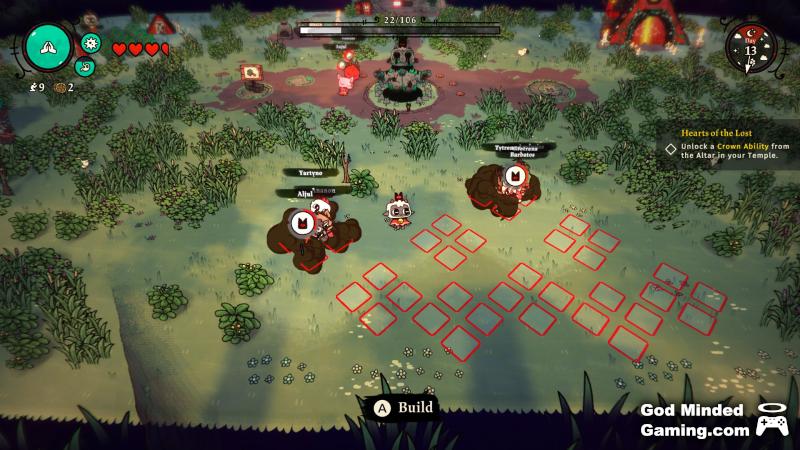This screenshot has height=450, width=800.
Task: Click the praying hands faith meter icon
Action: tap(48, 45)
